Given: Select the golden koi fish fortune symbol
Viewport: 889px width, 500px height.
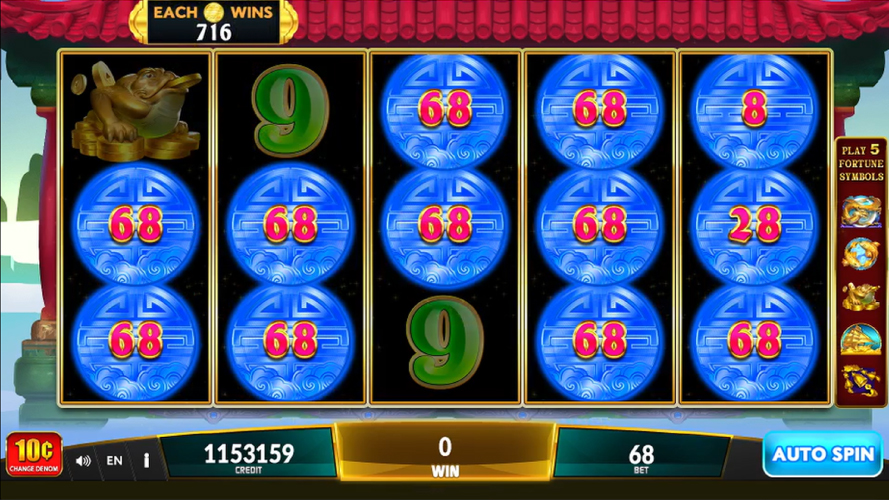Looking at the screenshot, I should pos(860,252).
